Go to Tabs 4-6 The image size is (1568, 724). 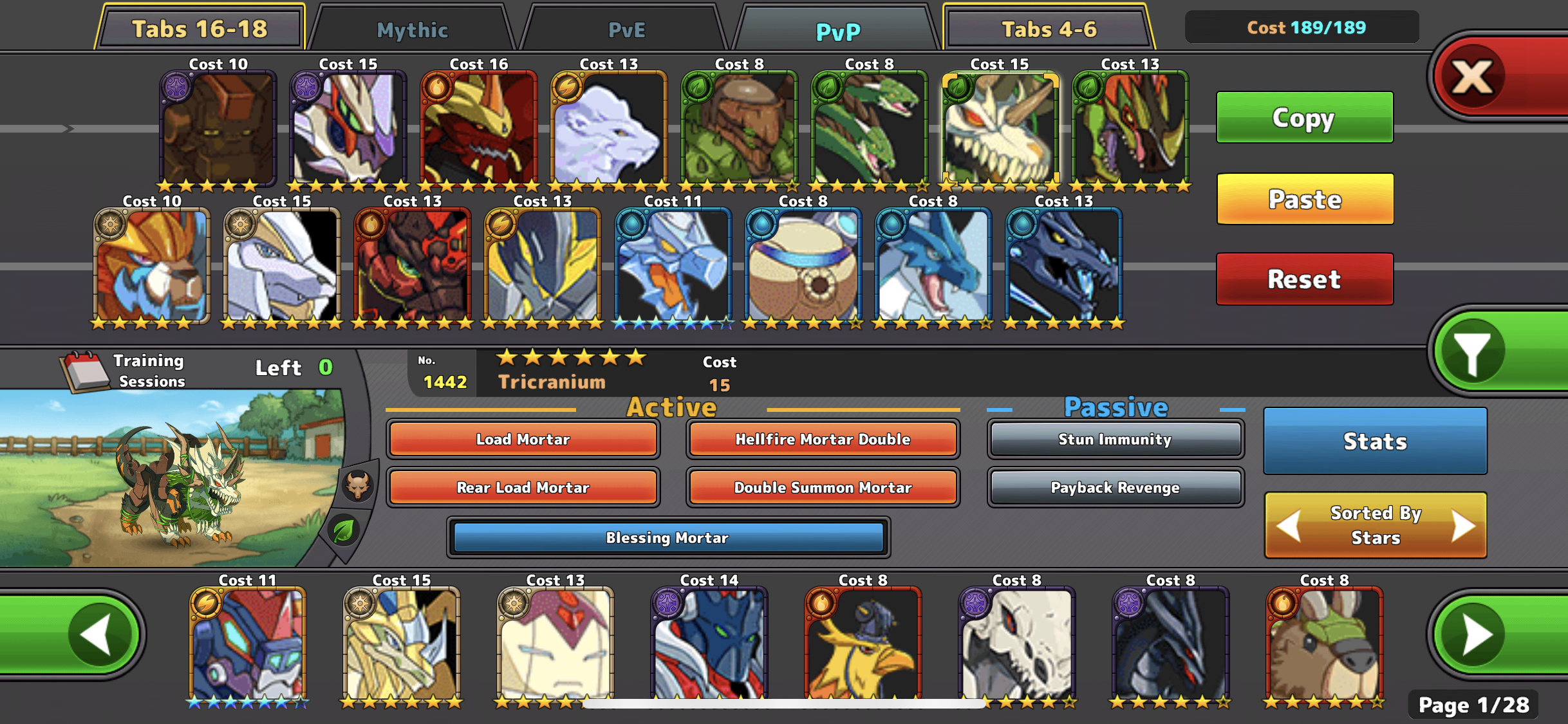1049,29
